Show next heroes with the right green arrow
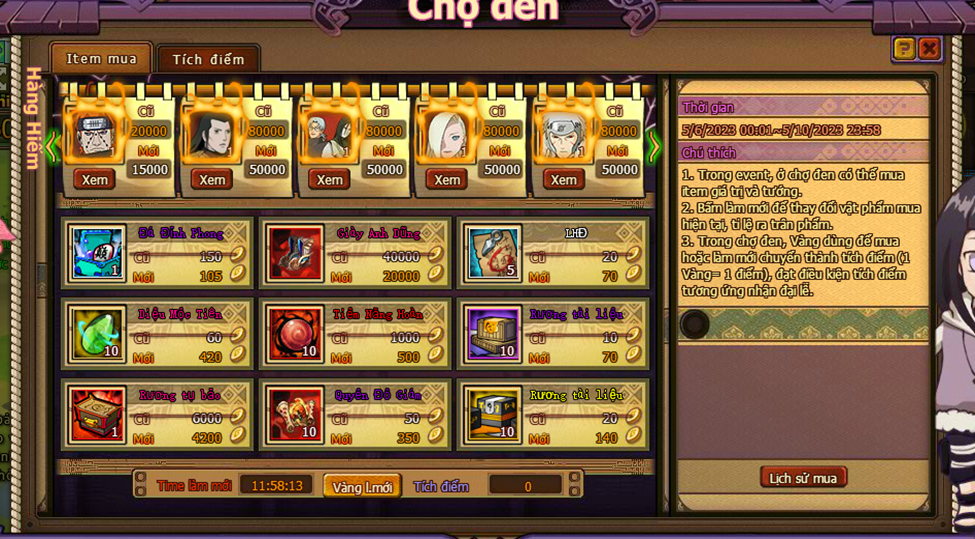975x539 pixels. [654, 147]
